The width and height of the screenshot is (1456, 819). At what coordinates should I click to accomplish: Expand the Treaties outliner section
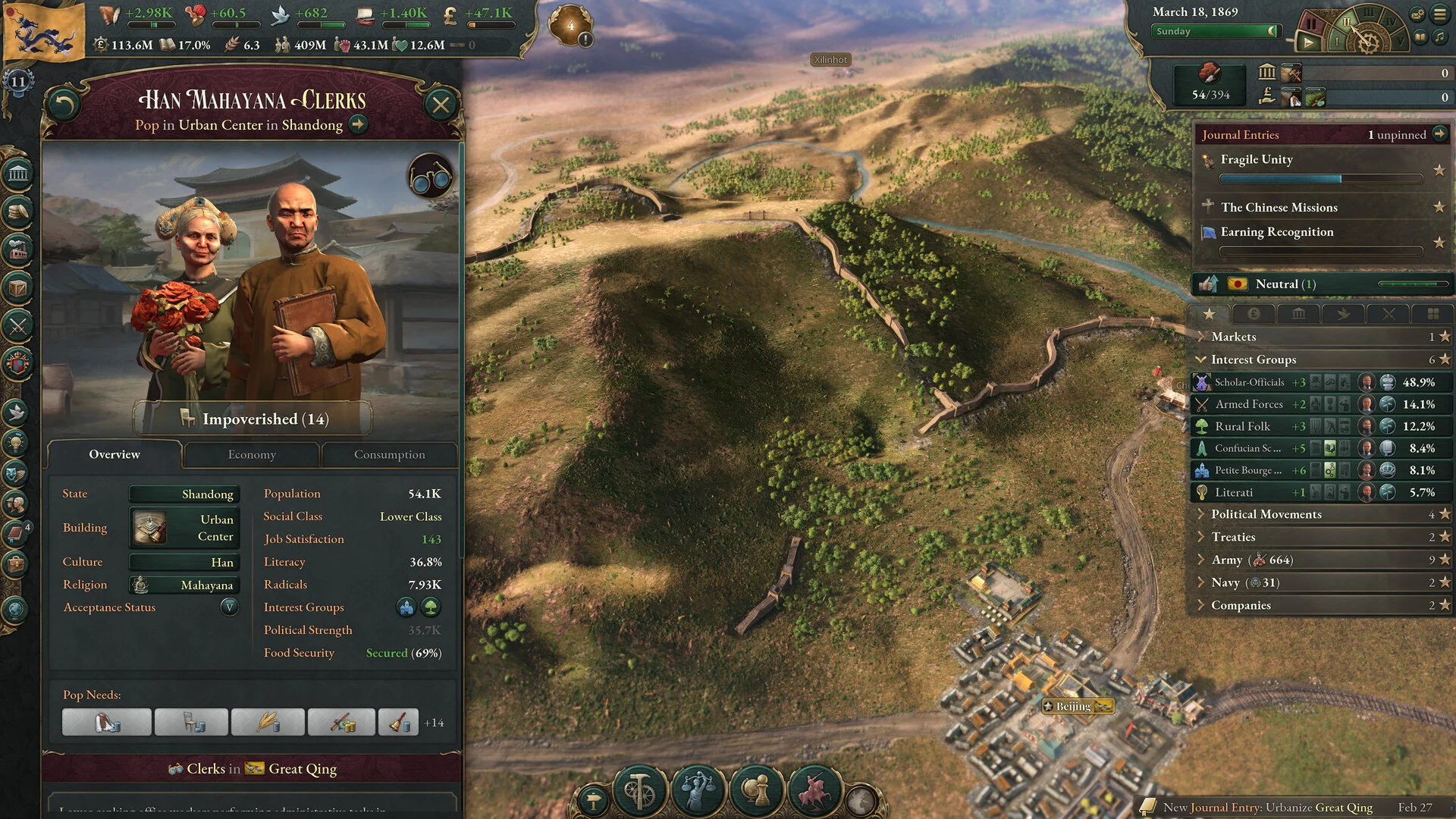pyautogui.click(x=1233, y=537)
